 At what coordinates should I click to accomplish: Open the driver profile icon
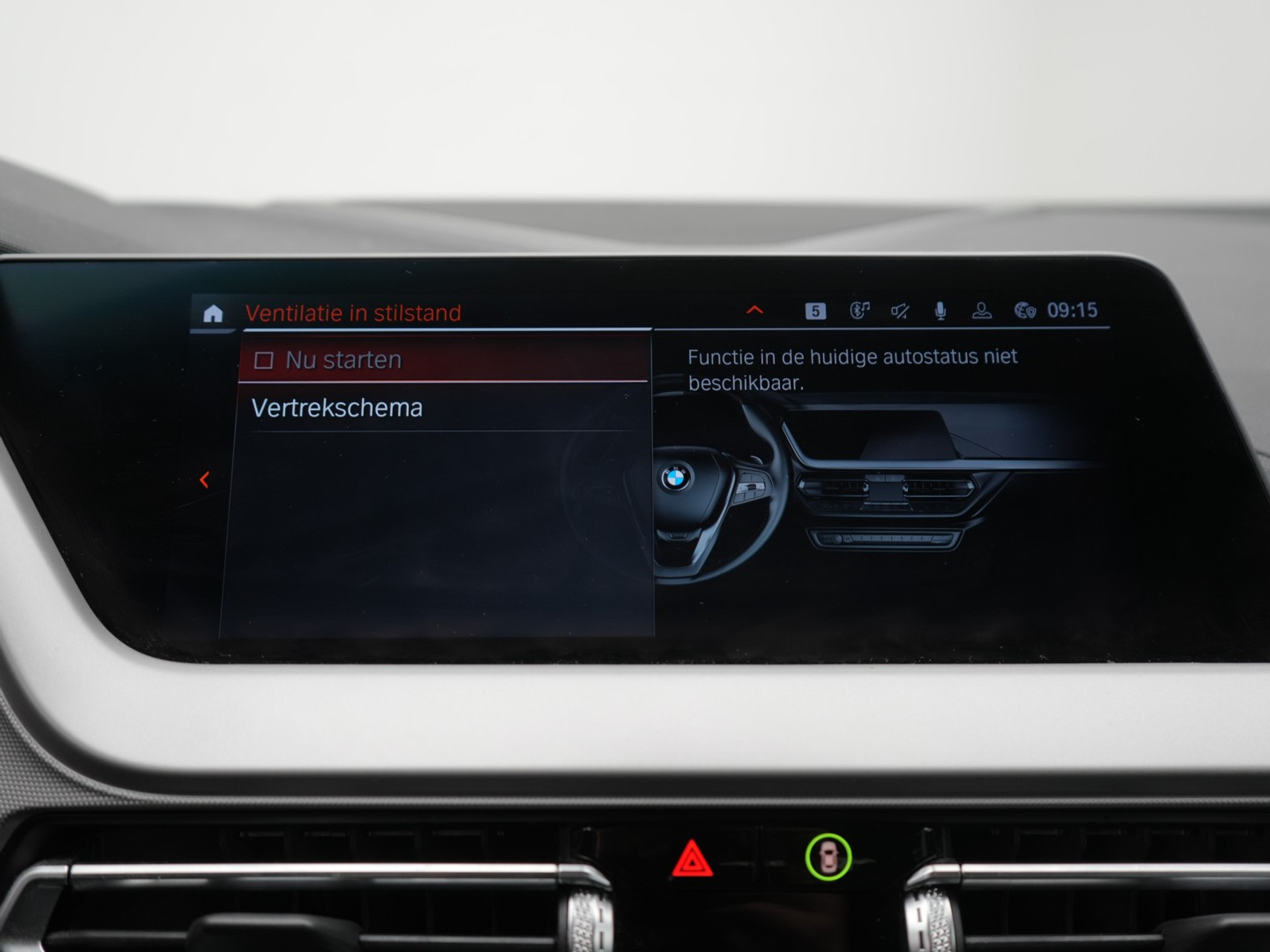[982, 311]
